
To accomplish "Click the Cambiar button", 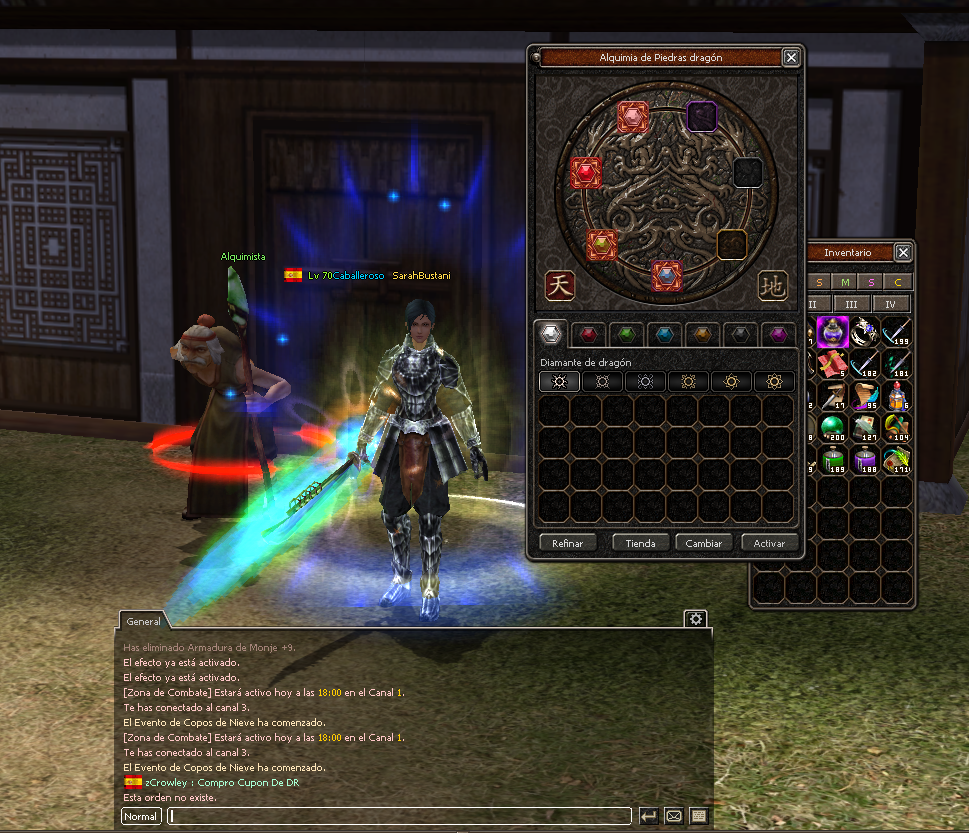I will tap(705, 543).
